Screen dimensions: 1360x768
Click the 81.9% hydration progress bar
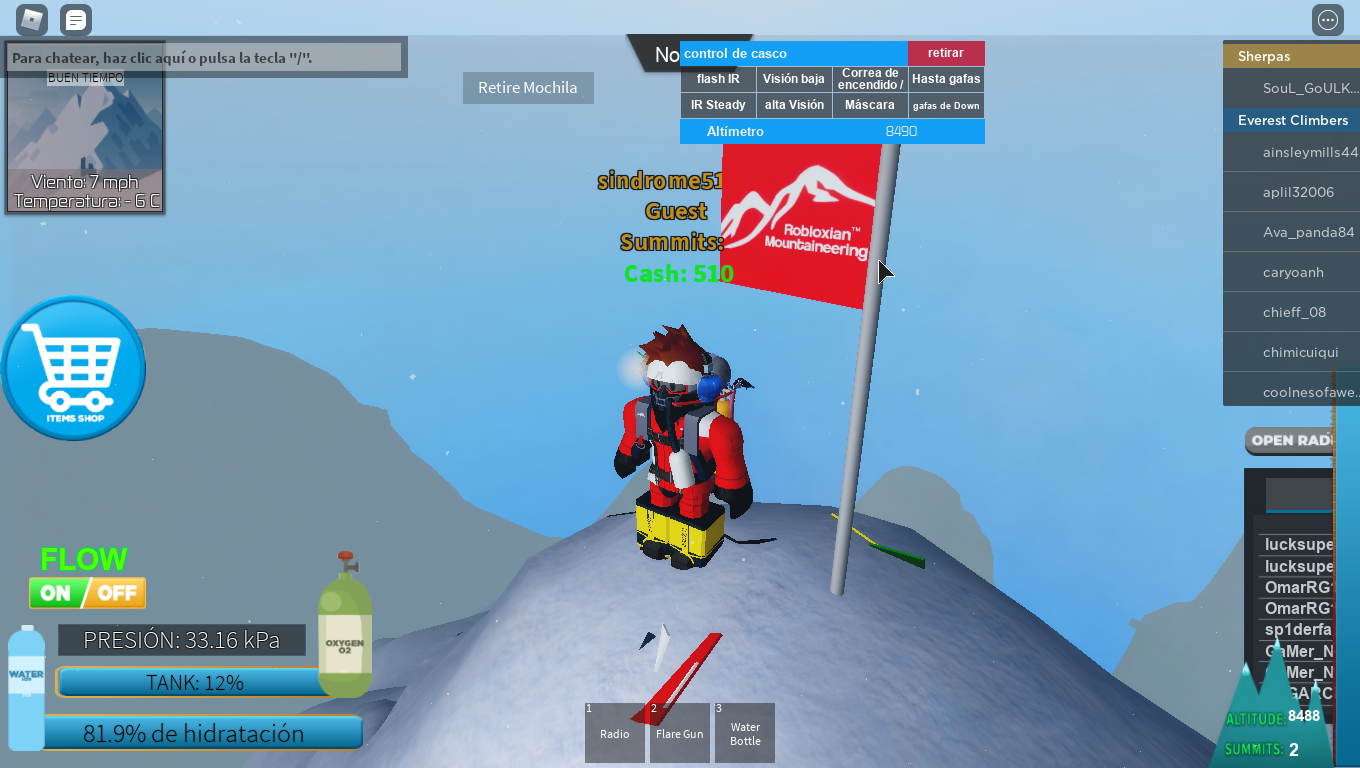203,733
